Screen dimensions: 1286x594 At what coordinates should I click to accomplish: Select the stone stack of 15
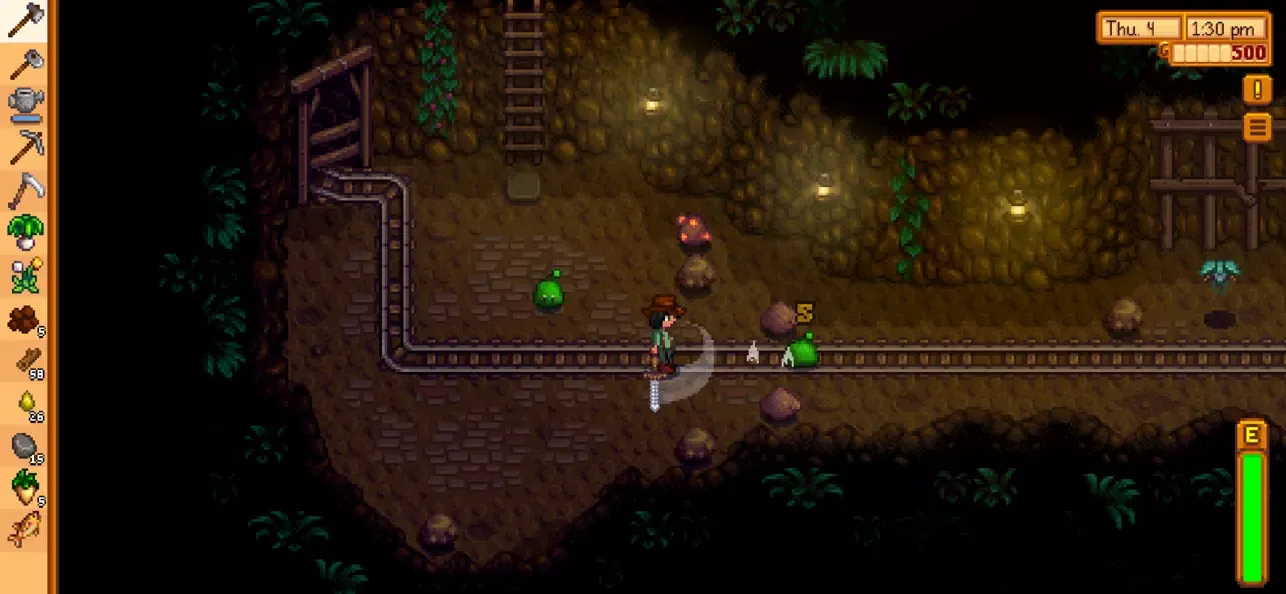coord(26,446)
